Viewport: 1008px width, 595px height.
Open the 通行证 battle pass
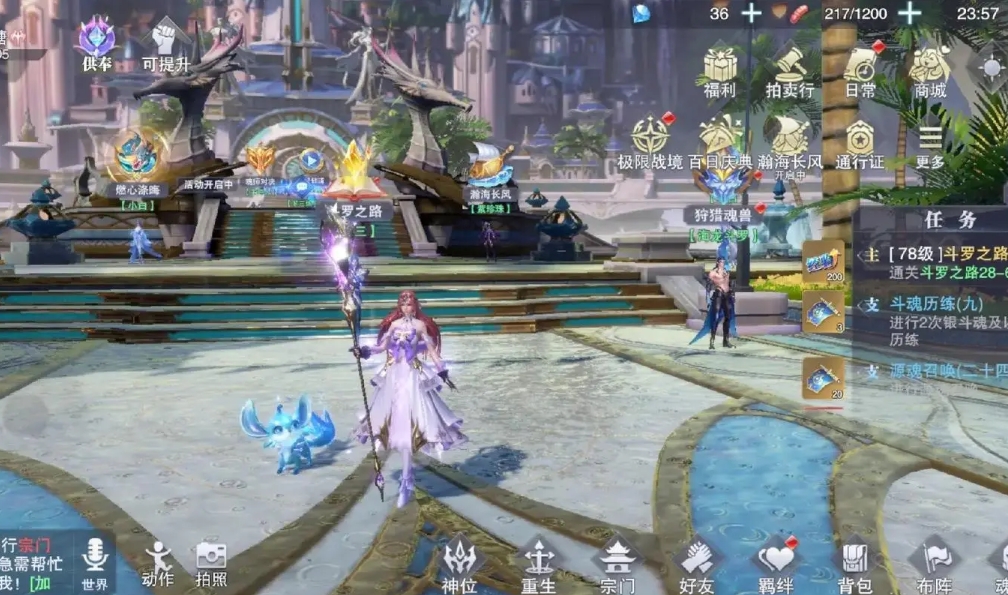[860, 140]
